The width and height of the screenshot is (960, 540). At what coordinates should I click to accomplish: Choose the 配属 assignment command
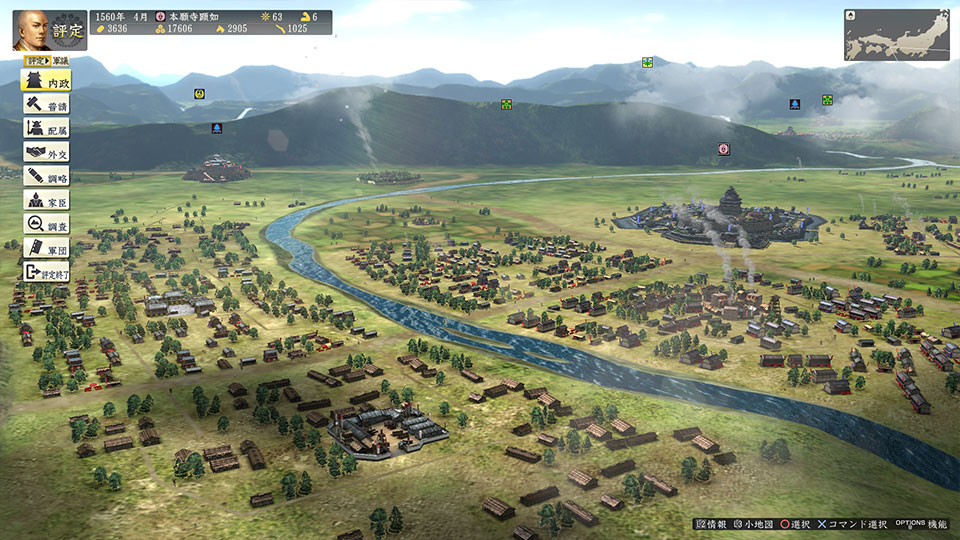pyautogui.click(x=46, y=128)
